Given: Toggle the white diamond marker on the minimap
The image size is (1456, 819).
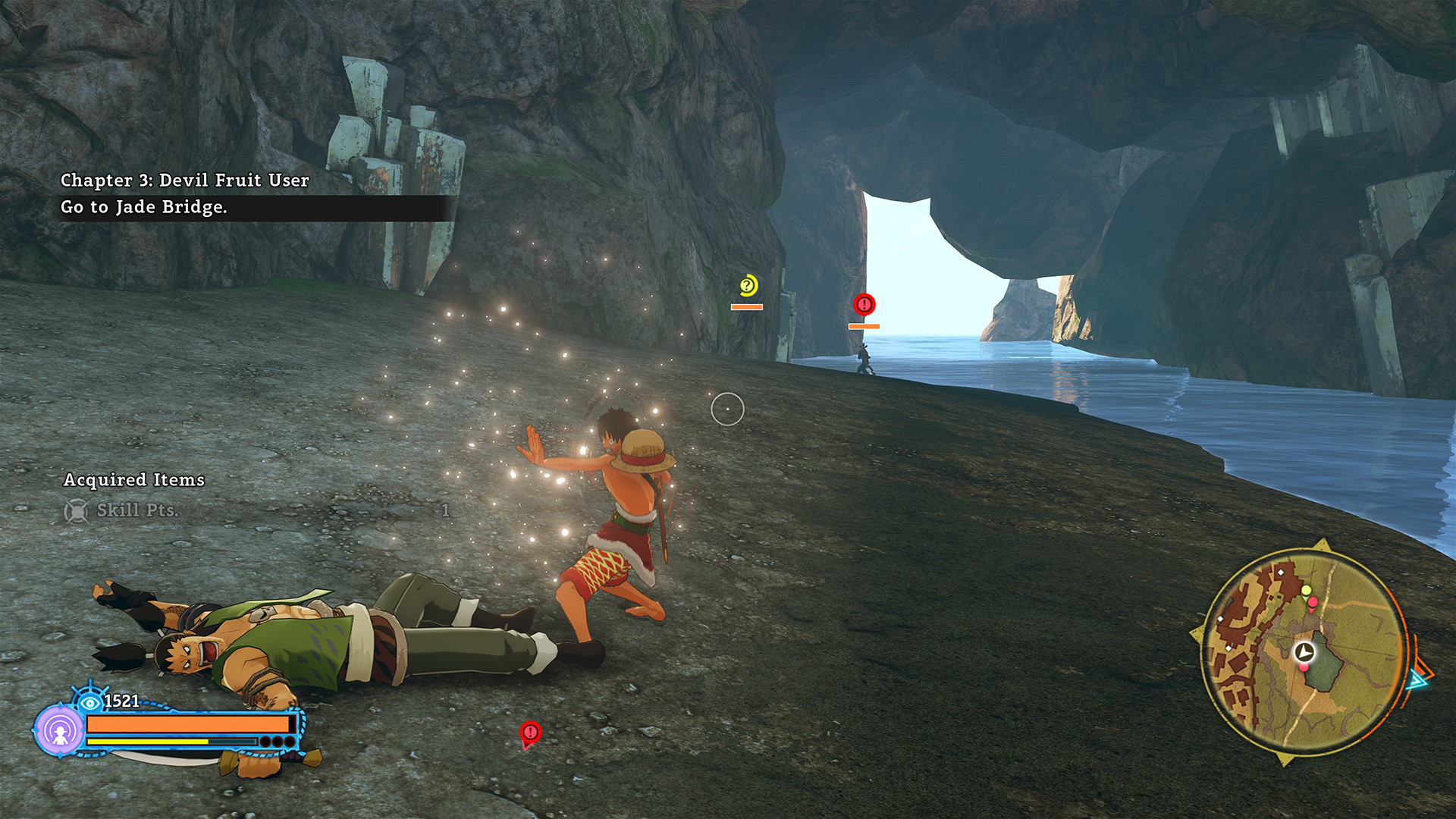Looking at the screenshot, I should [x=1281, y=572].
